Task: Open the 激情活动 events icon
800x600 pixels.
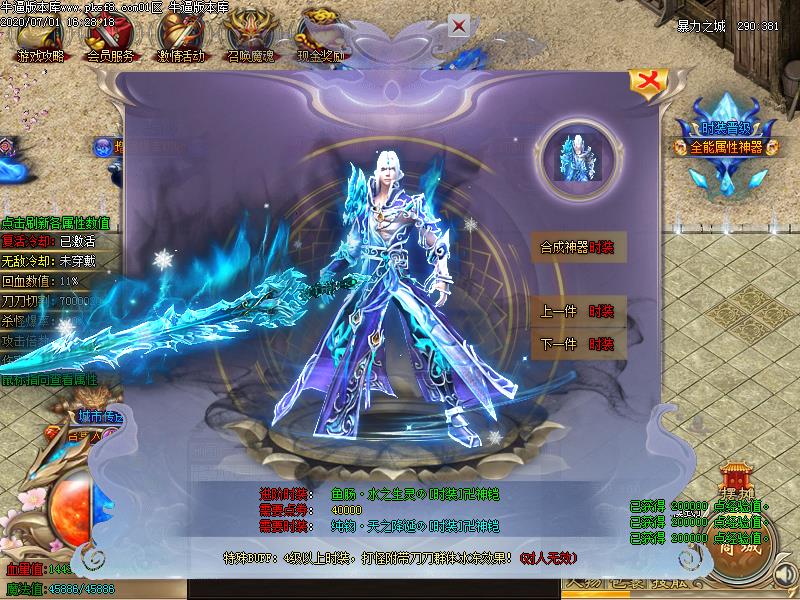Action: [181, 40]
